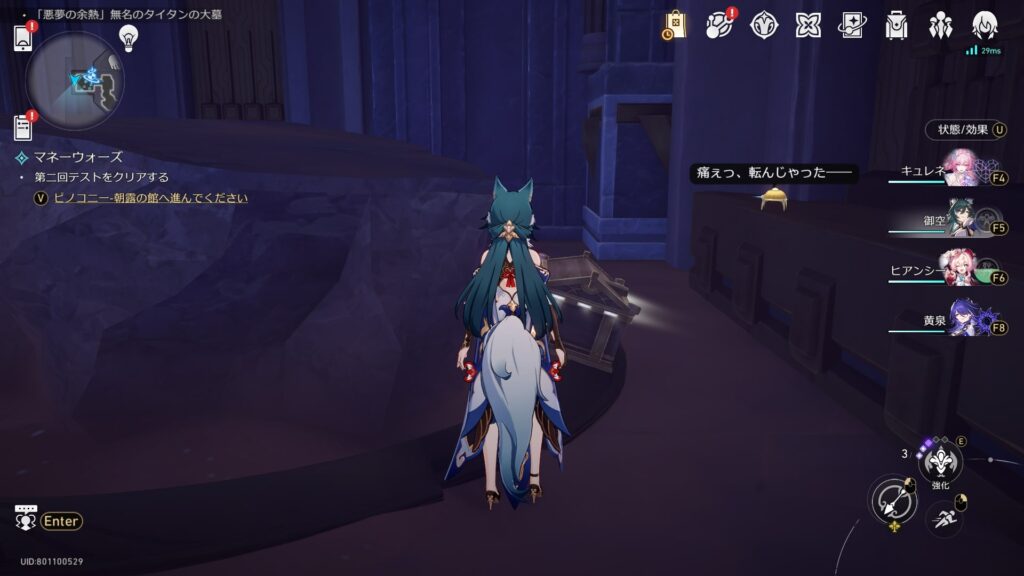Open the minimap
The height and width of the screenshot is (576, 1024).
click(75, 79)
